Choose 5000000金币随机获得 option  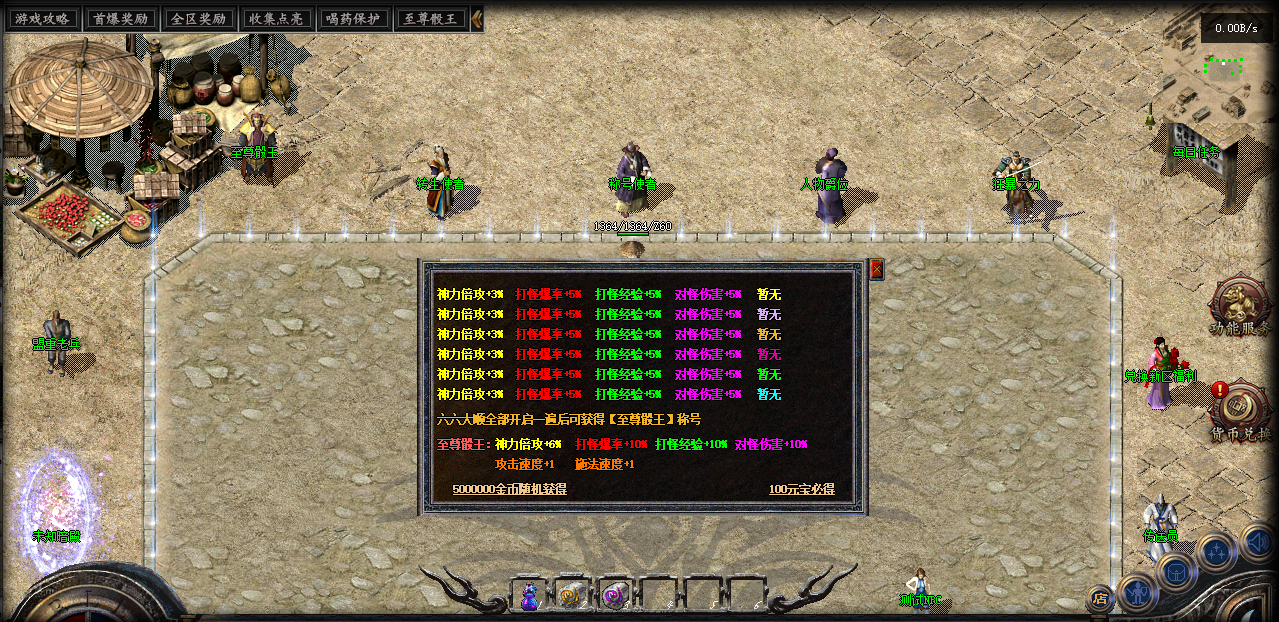[509, 489]
